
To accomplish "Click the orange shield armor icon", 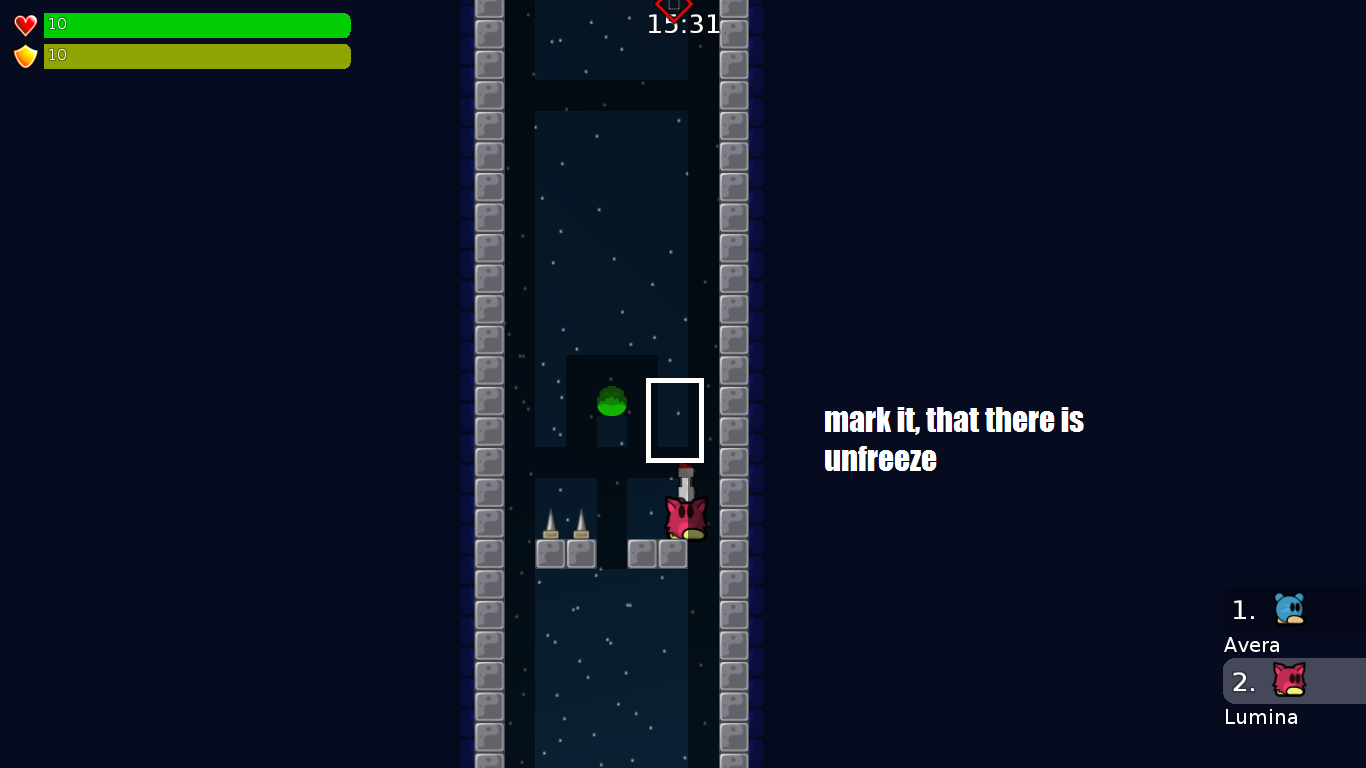I will (23, 58).
